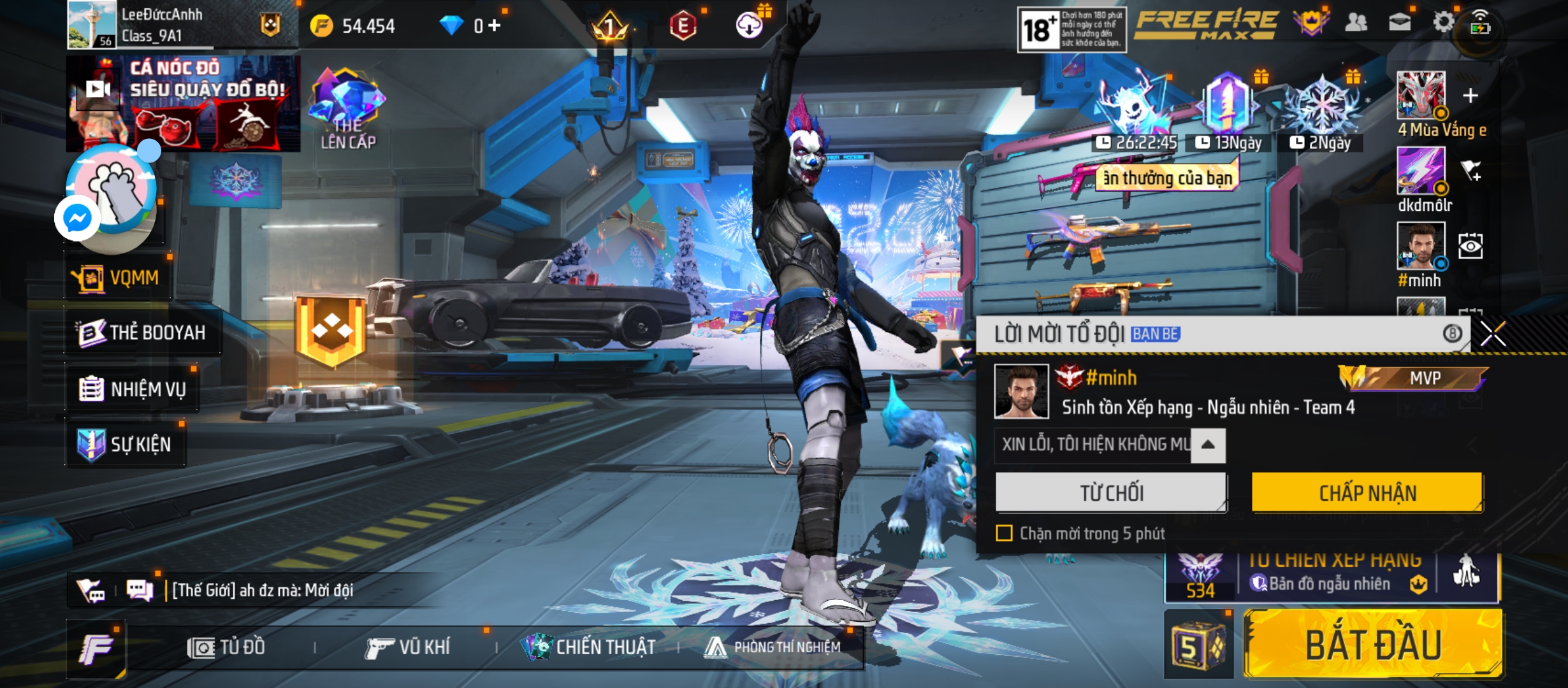Add diamonds with the plus button
Image resolution: width=1568 pixels, height=688 pixels.
coord(495,25)
